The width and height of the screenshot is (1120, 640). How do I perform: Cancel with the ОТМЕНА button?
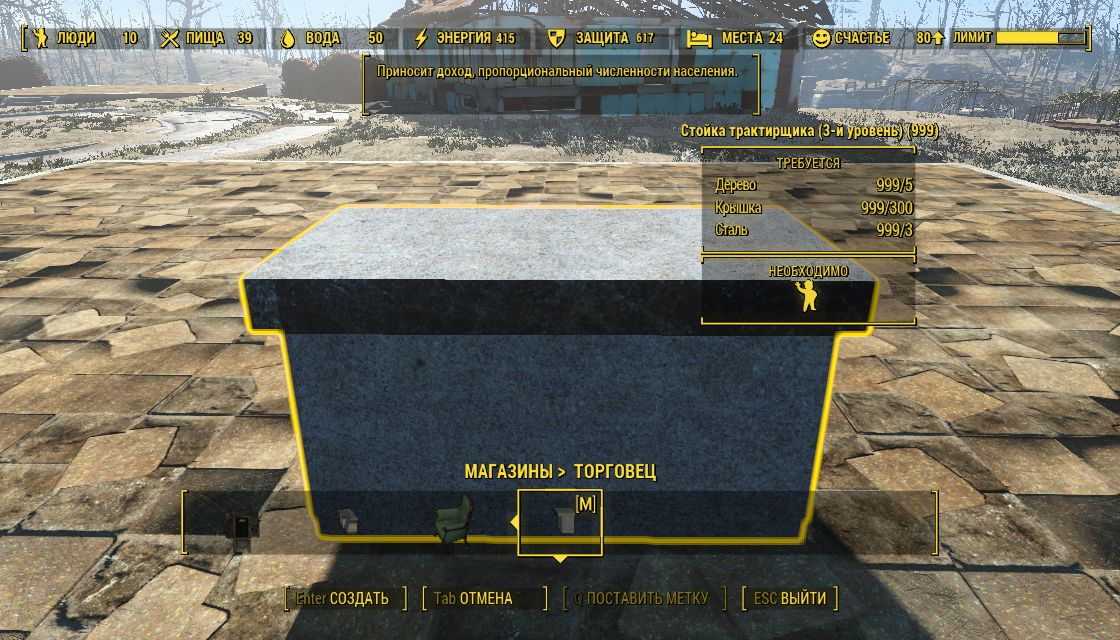(x=474, y=599)
